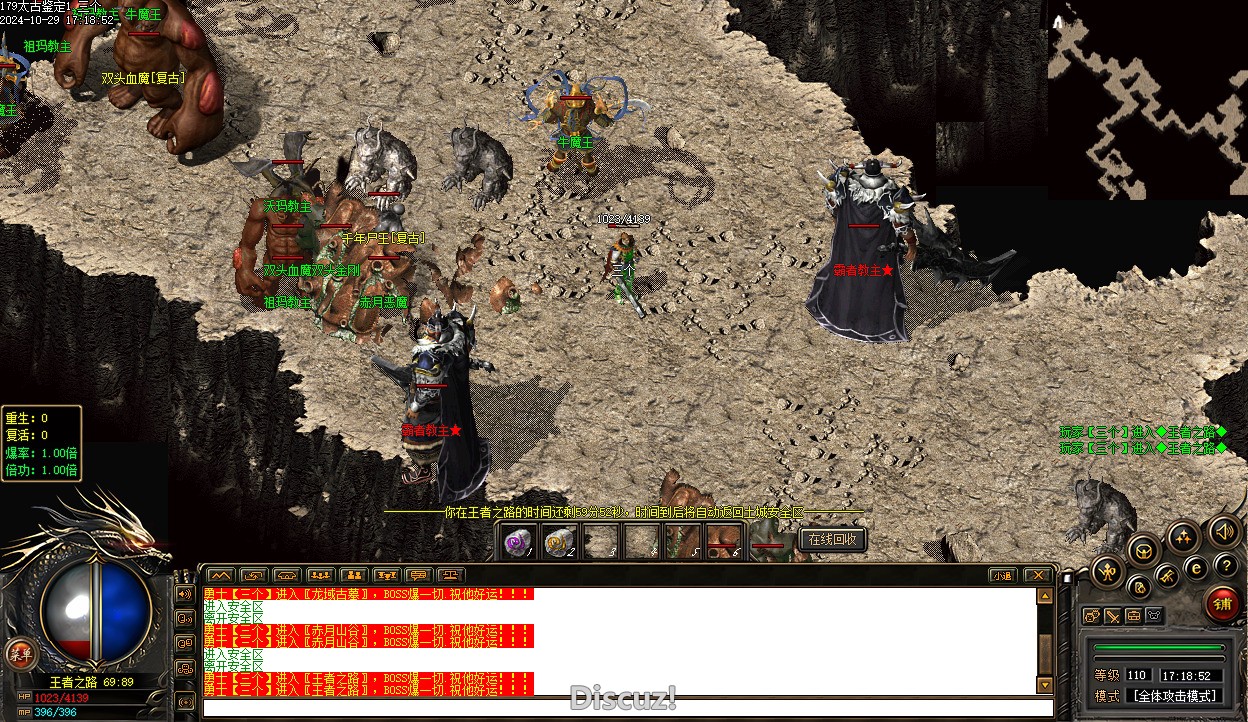
Task: Click the 在线回收 online recycle button
Action: pyautogui.click(x=832, y=540)
